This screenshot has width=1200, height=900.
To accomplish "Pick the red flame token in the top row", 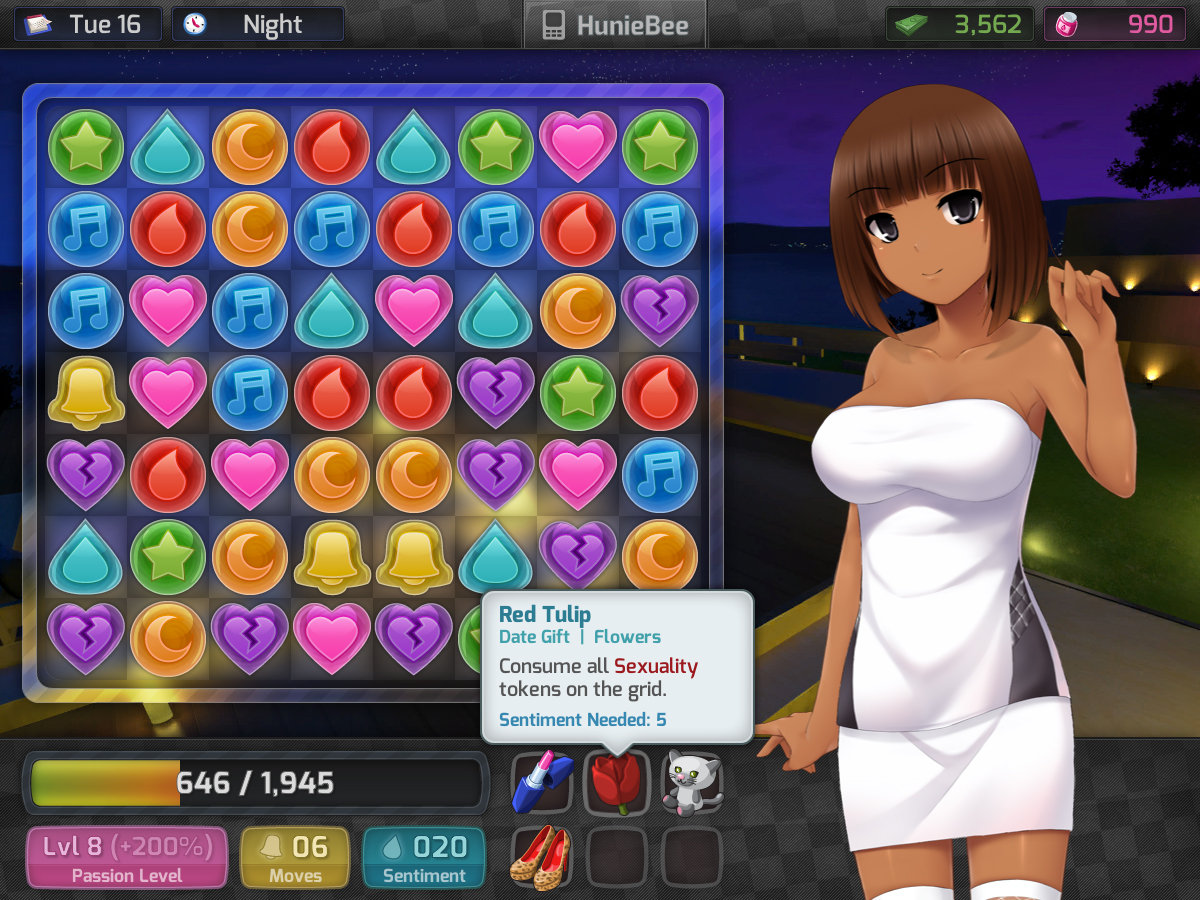I will (x=331, y=147).
